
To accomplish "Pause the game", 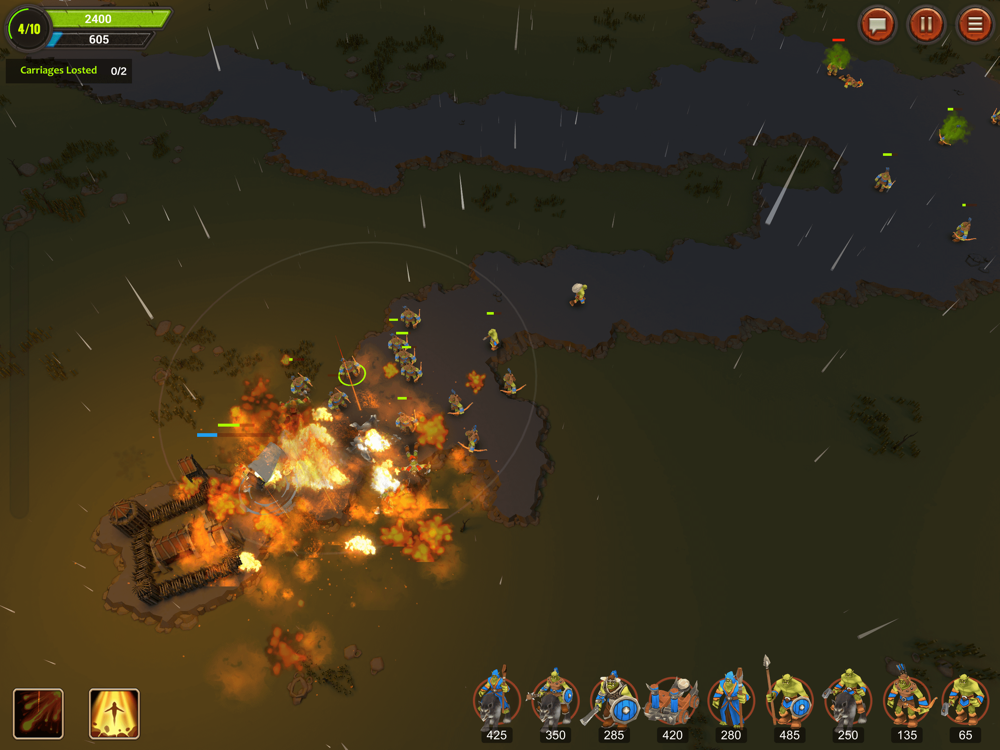I will 926,24.
